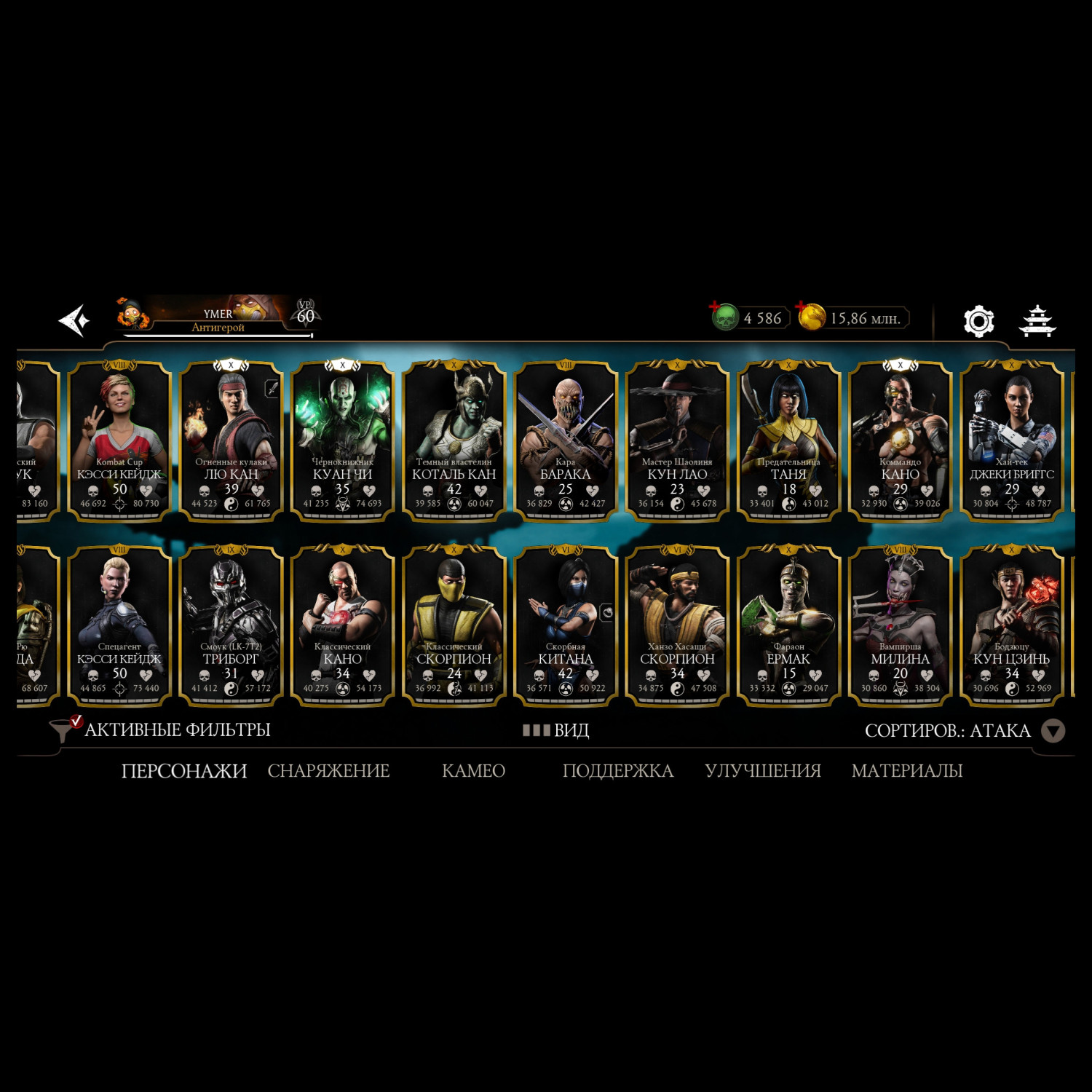Open the settings gear icon
Image resolution: width=1092 pixels, height=1092 pixels.
tap(978, 320)
